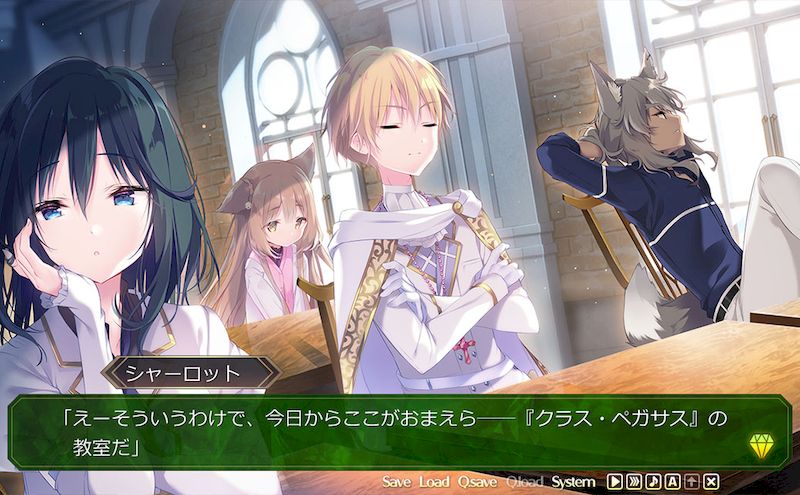
Task: Click the letter A icon button
Action: [672, 482]
